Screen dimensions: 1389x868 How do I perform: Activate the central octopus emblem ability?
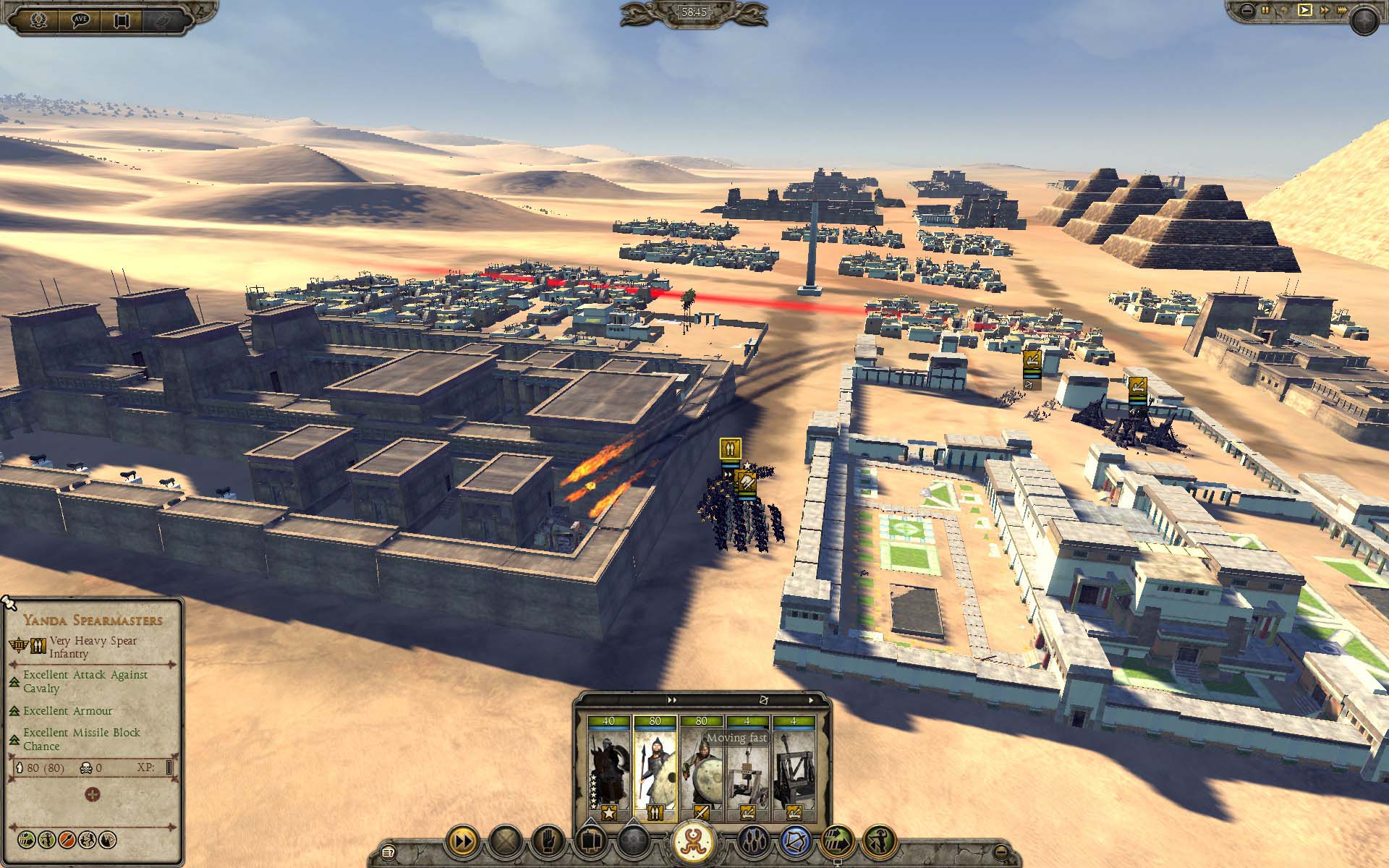pos(694,841)
